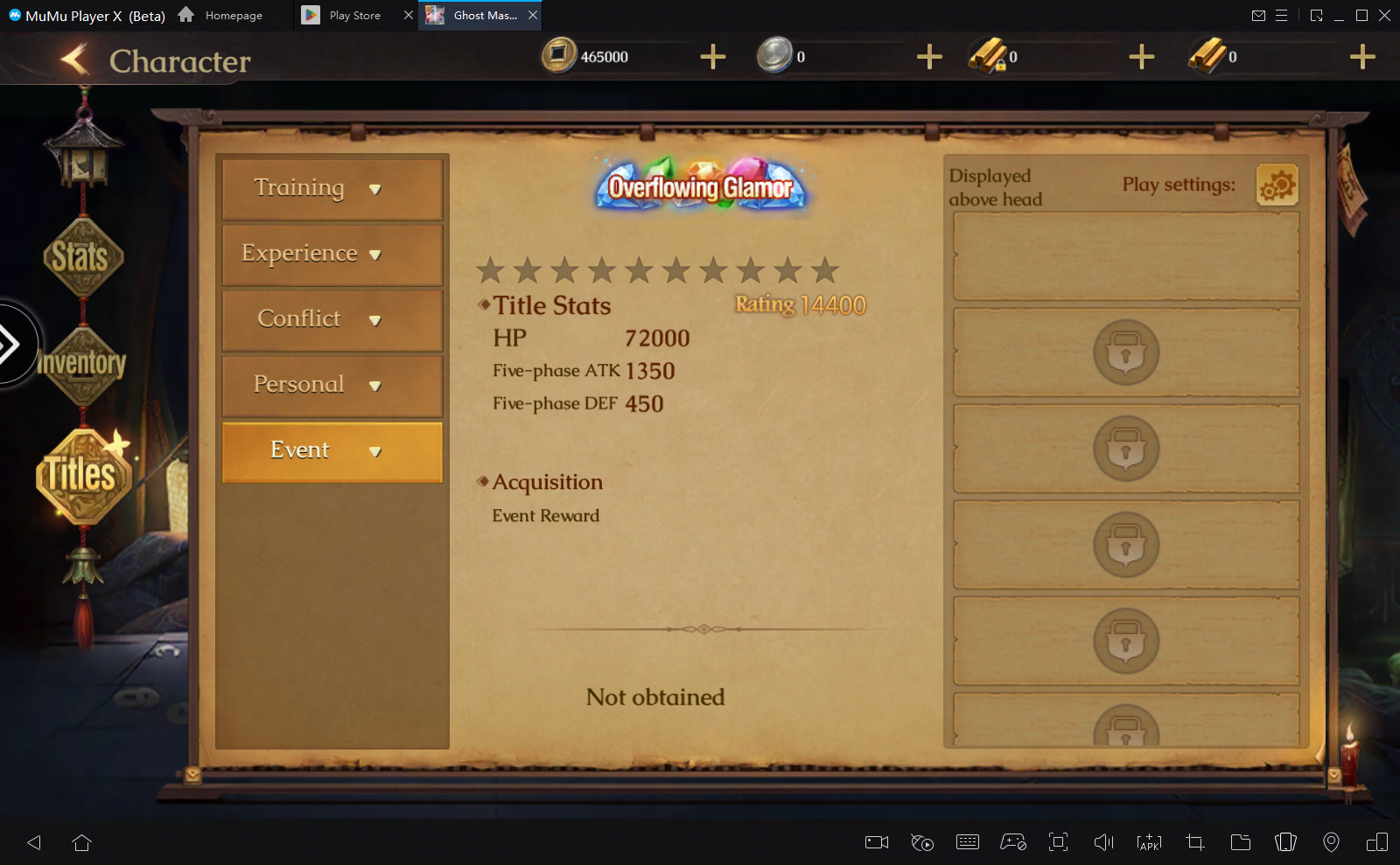
Task: Start screen recording from the bottom toolbar
Action: pos(876,842)
